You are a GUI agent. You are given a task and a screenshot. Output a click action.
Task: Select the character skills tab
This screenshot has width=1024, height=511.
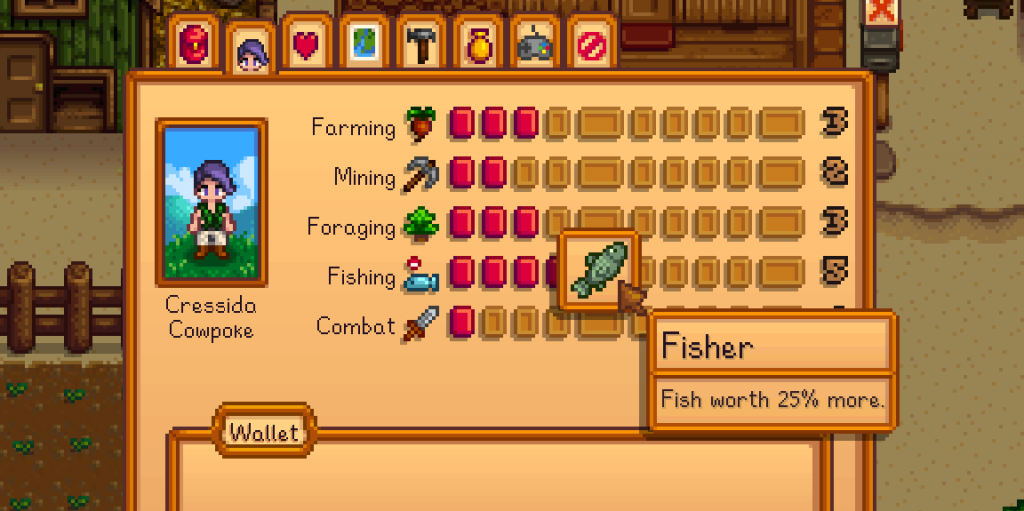tap(250, 48)
